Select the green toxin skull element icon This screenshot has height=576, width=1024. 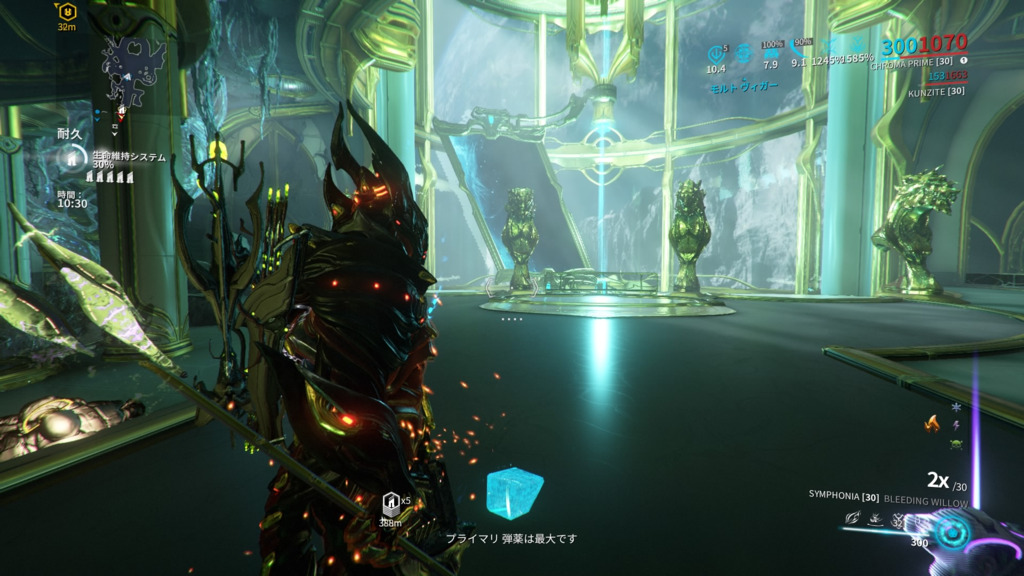pos(956,443)
